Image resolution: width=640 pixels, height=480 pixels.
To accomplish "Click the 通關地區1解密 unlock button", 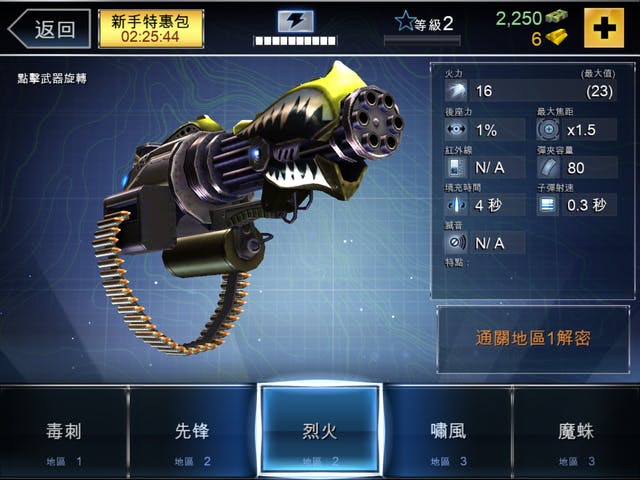I will click(533, 338).
